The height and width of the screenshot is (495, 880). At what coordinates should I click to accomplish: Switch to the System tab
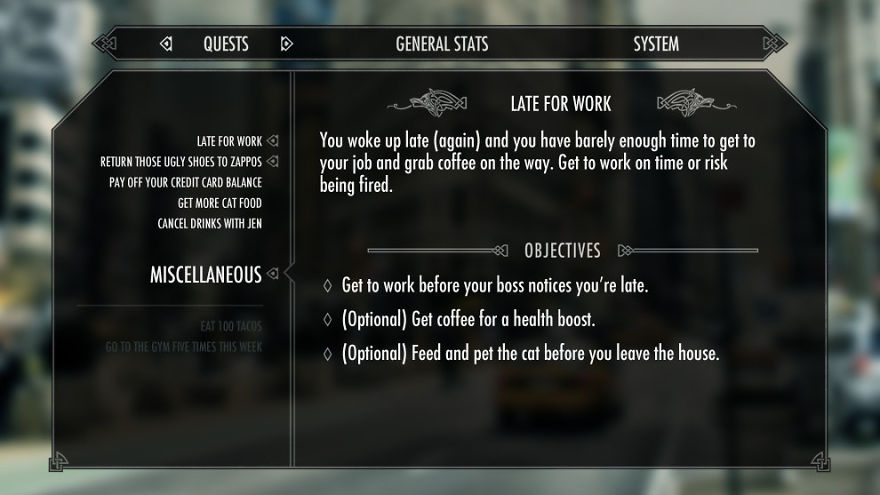coord(656,44)
